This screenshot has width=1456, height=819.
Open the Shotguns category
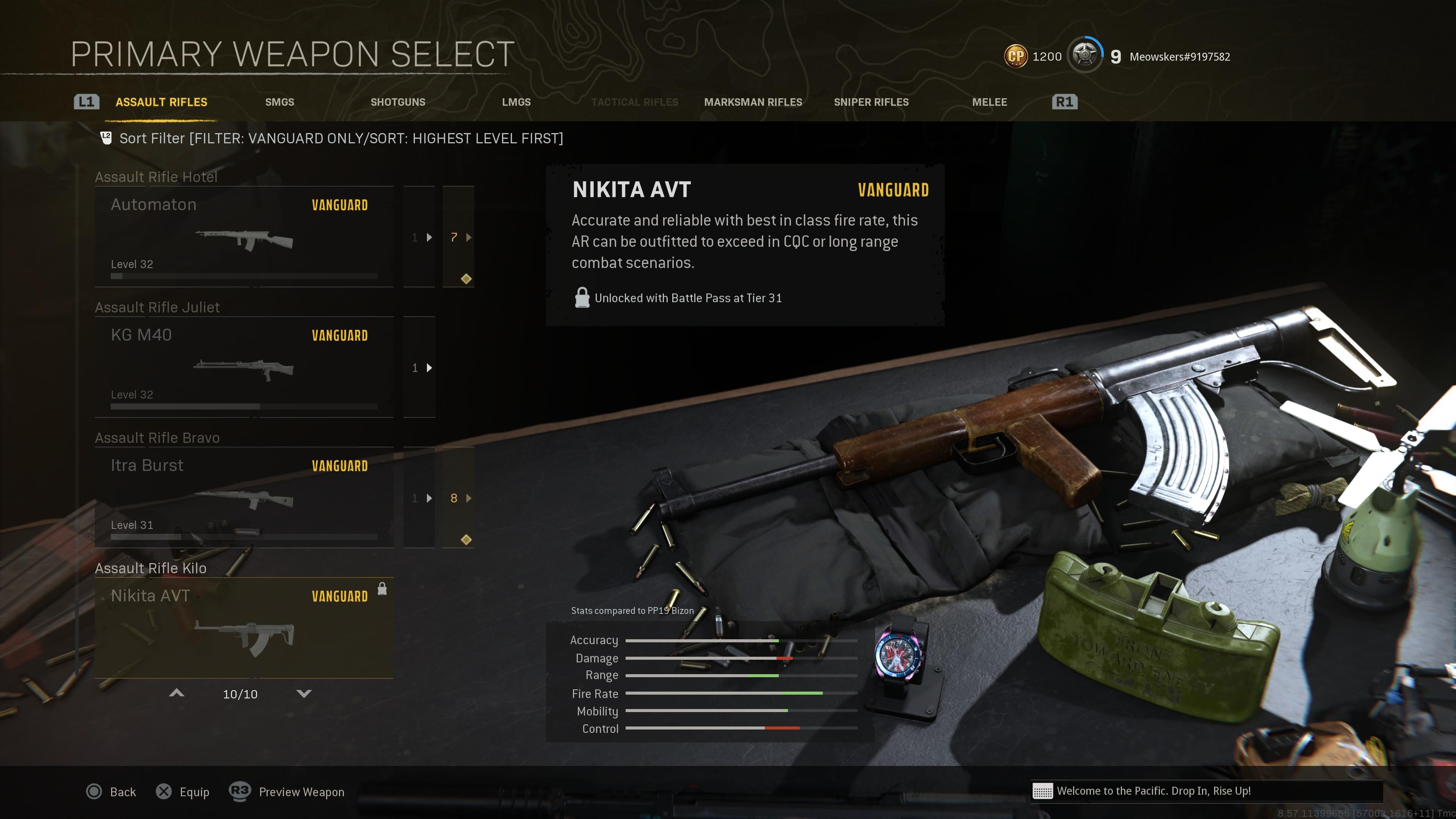(x=397, y=102)
